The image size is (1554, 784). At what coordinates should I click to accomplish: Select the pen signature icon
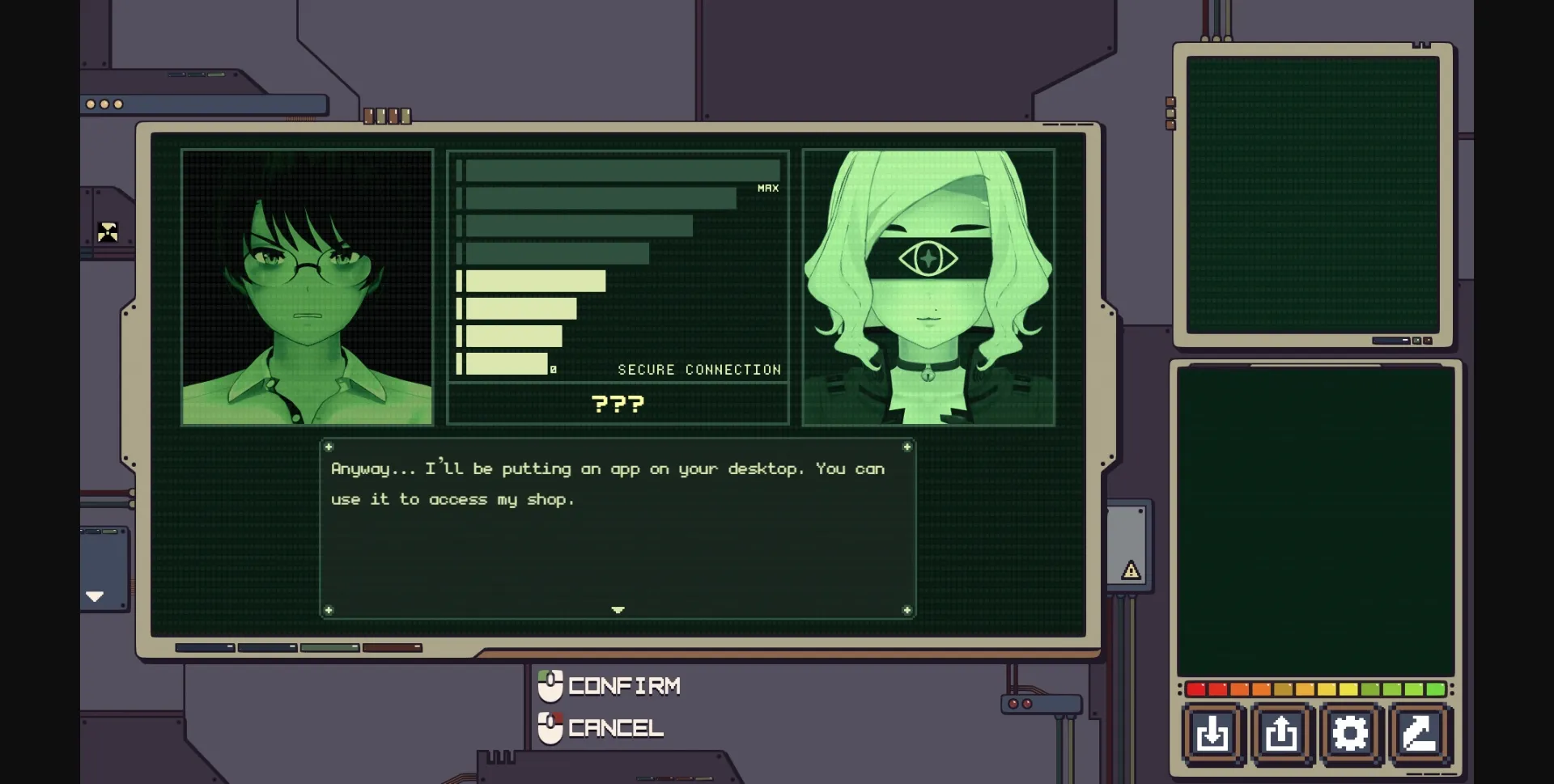click(x=1417, y=734)
